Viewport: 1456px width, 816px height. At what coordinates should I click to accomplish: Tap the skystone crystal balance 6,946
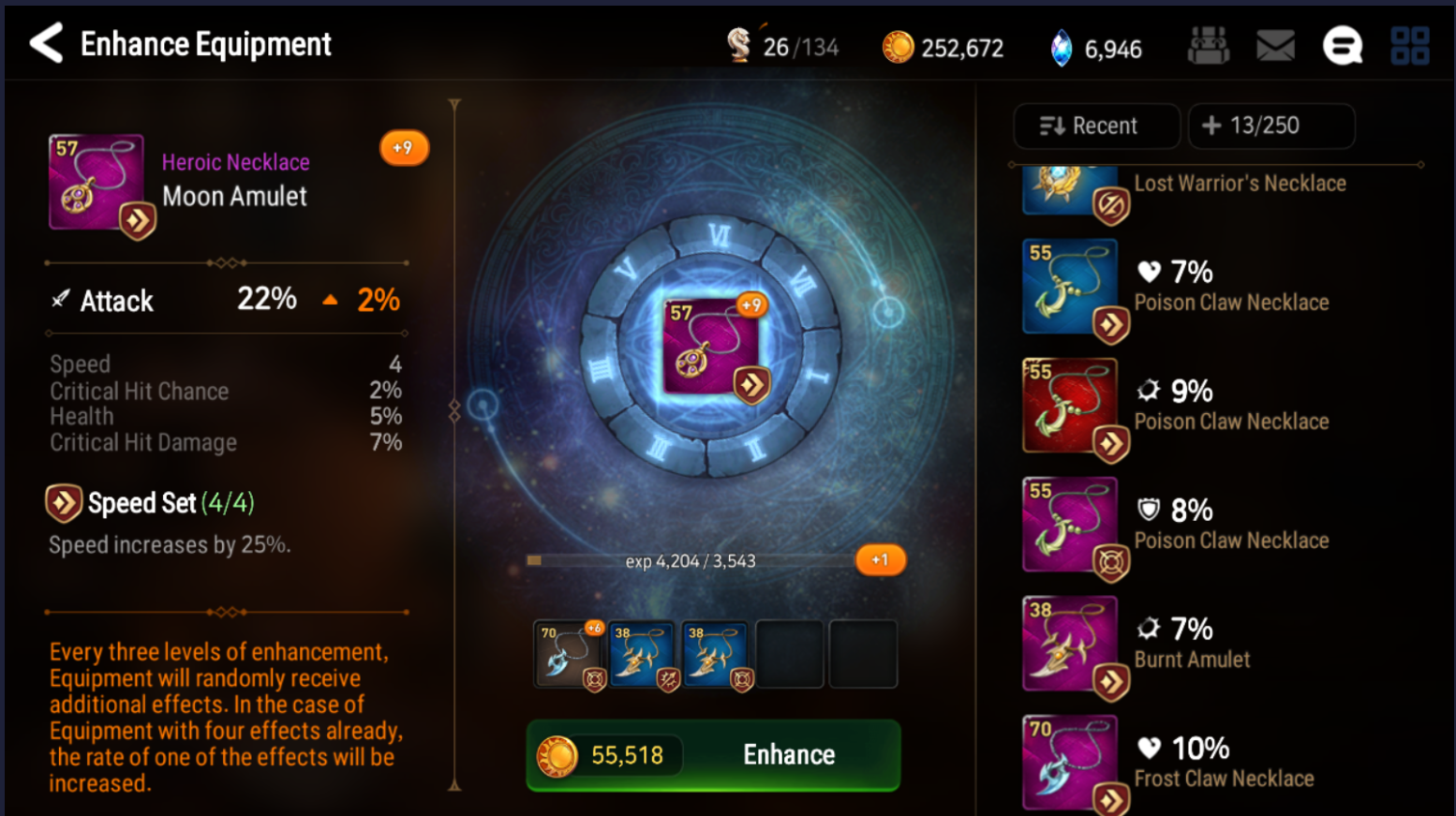pos(1095,48)
